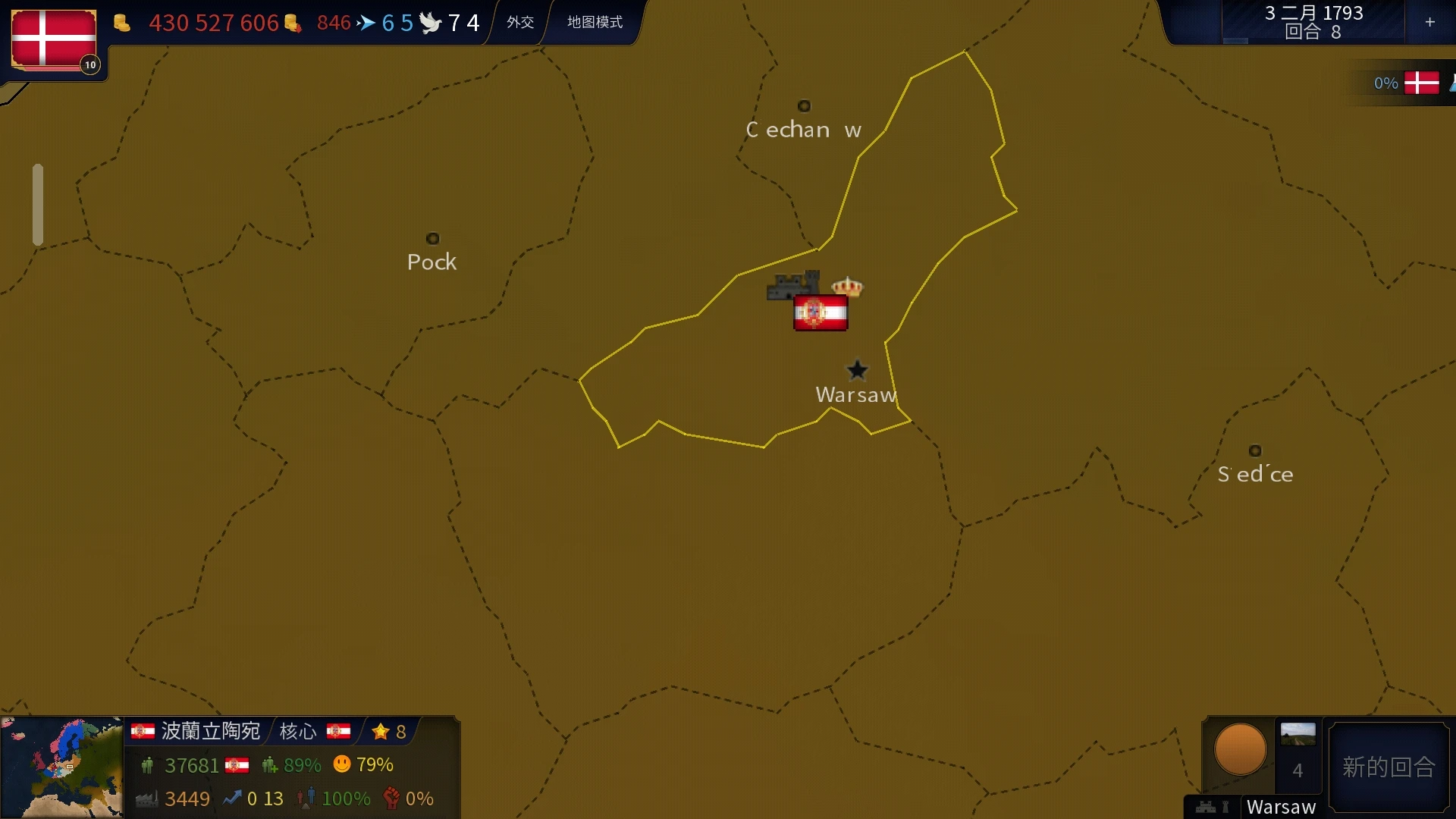
Task: Click the plus button beside the date
Action: 1429,22
